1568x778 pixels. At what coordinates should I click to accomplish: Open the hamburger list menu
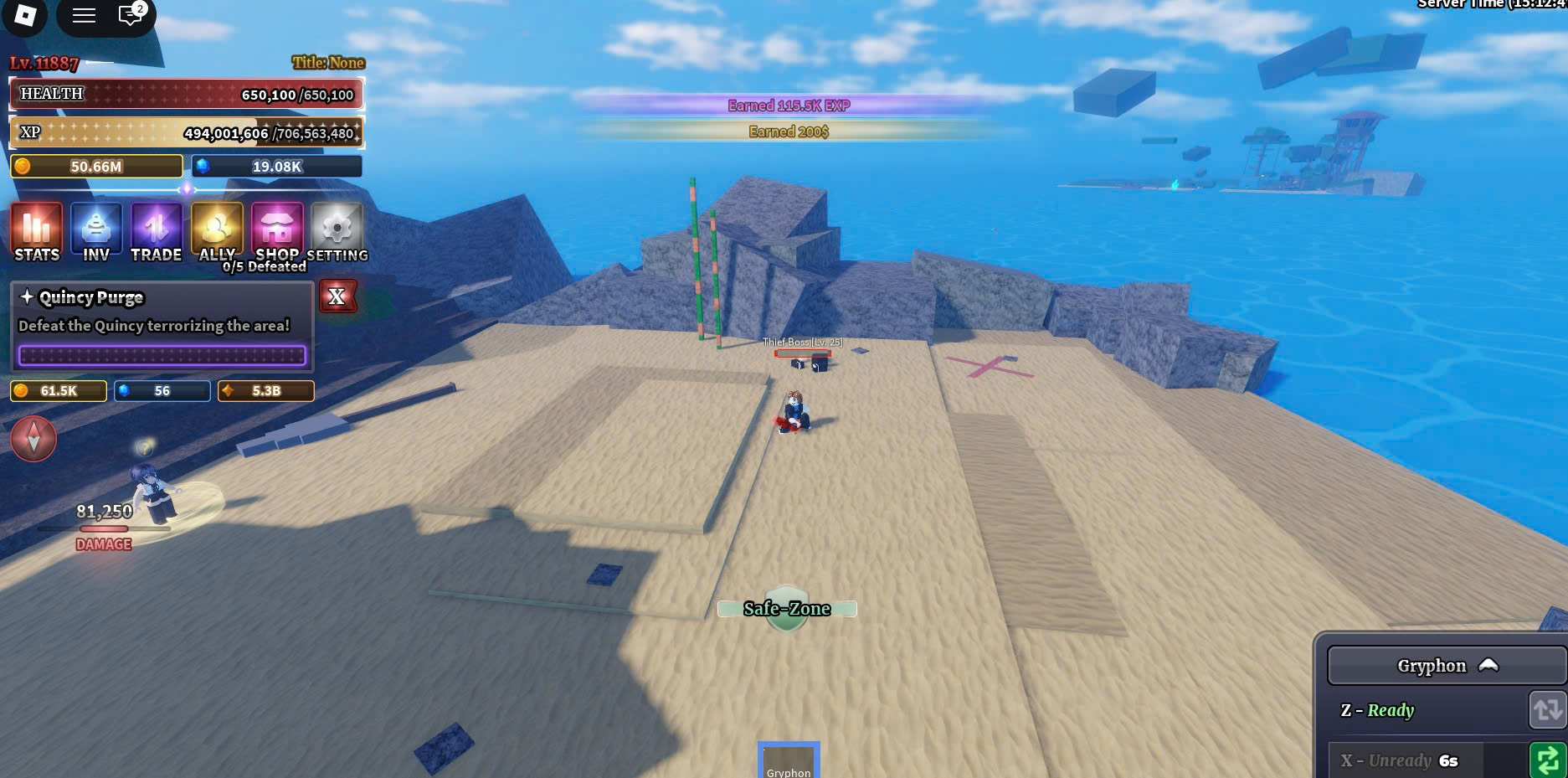[x=84, y=15]
